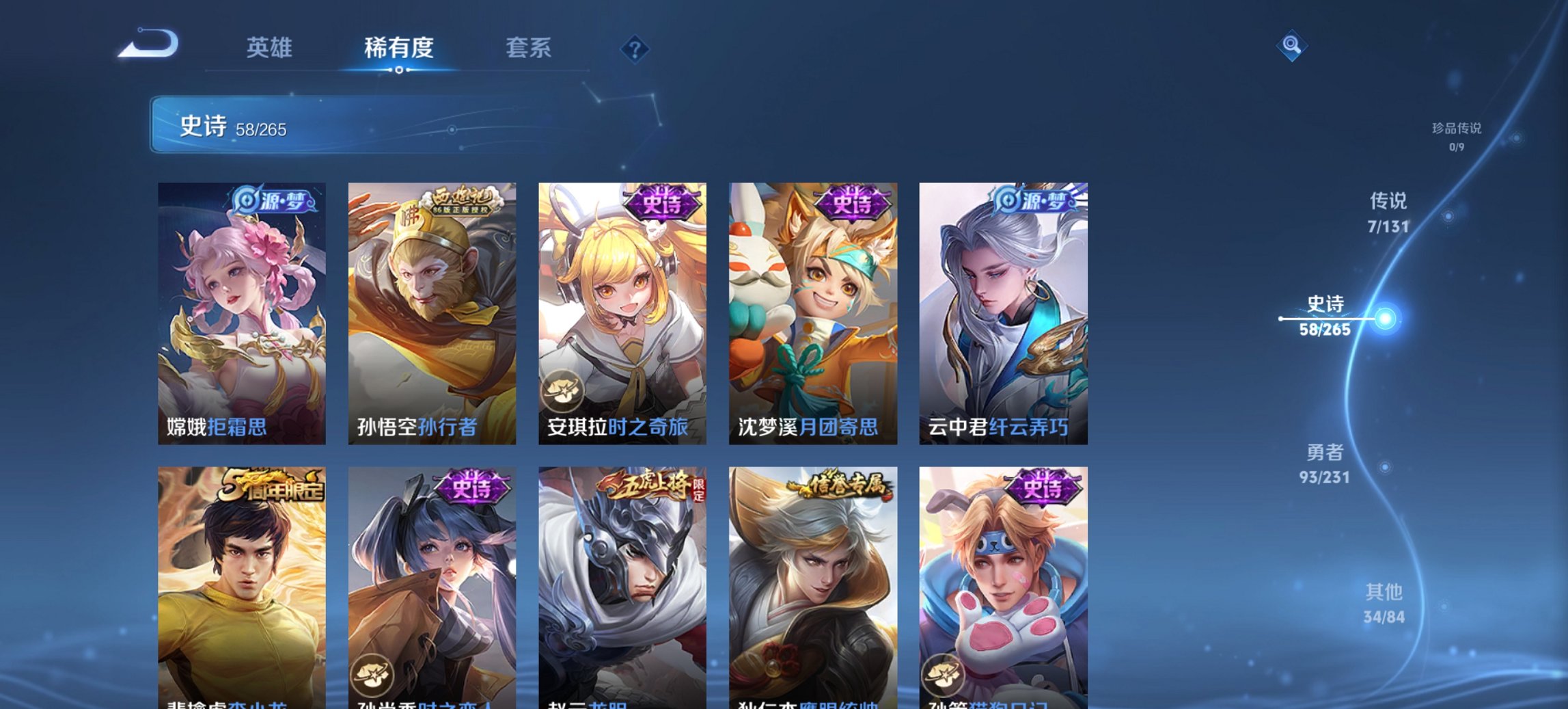Open the help question mark icon

tap(635, 49)
